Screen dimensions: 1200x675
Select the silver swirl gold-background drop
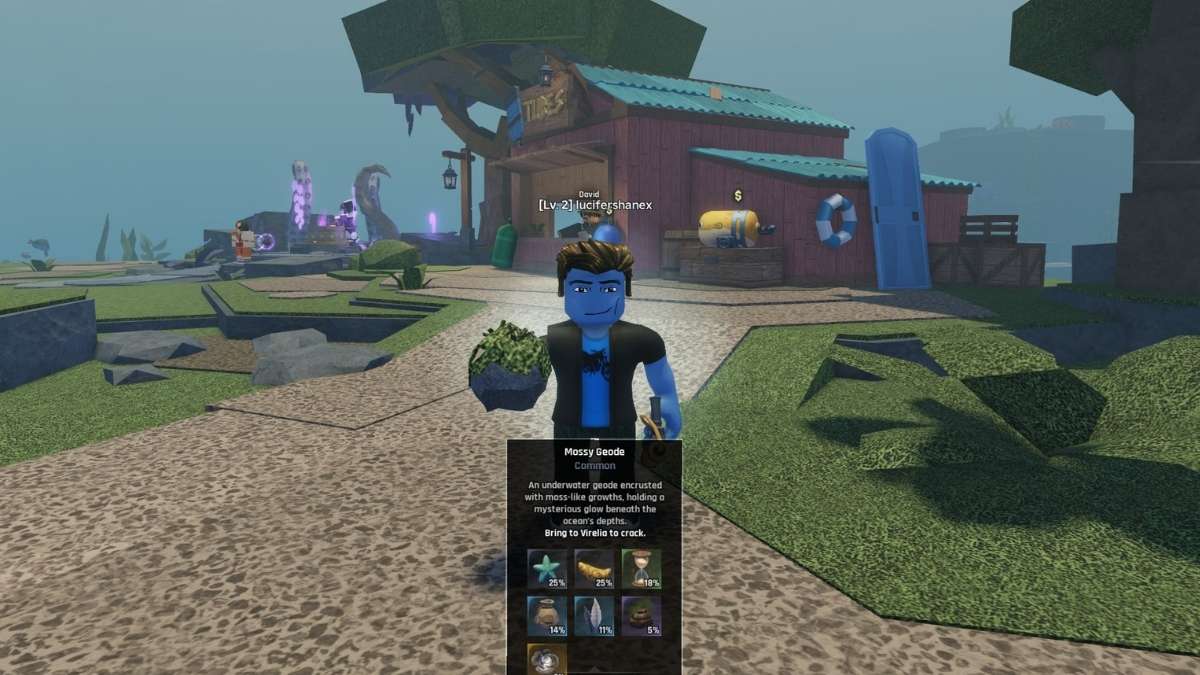pos(547,659)
